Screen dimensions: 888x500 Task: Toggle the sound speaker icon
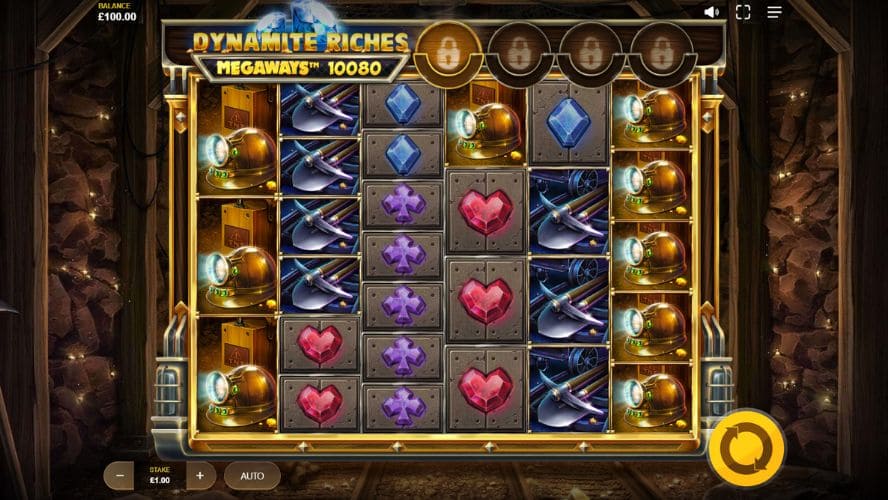[711, 12]
